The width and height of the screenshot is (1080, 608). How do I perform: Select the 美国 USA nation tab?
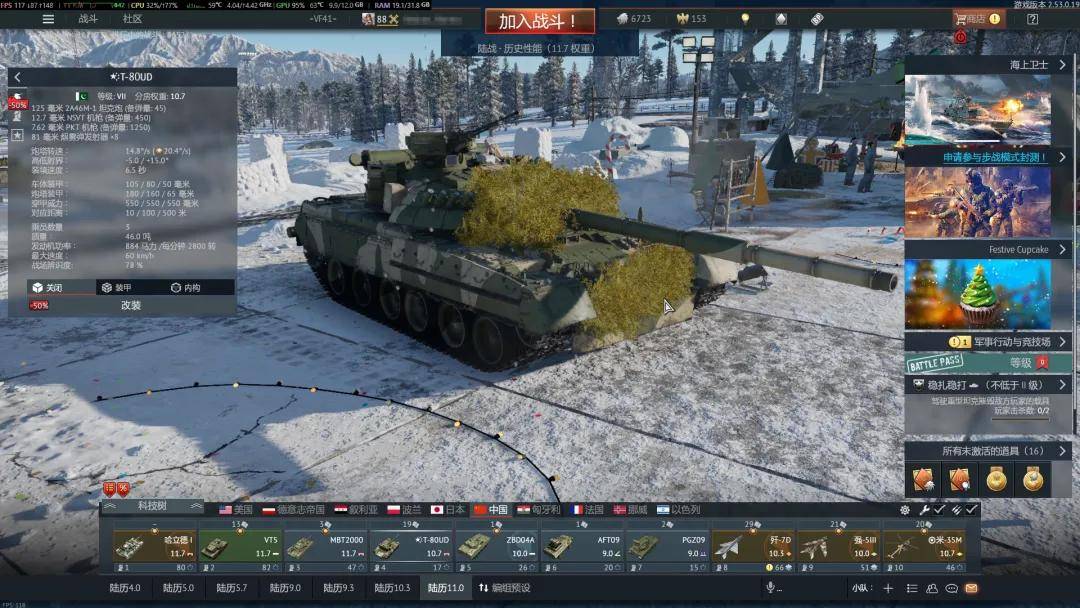point(236,510)
